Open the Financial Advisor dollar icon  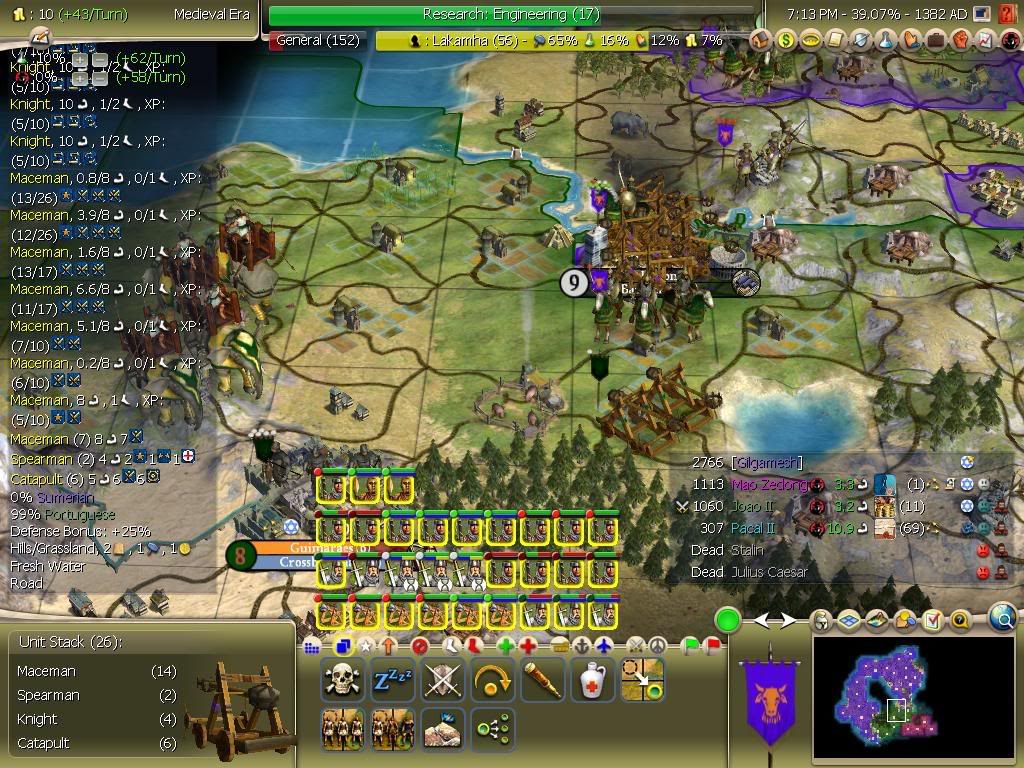coord(786,40)
